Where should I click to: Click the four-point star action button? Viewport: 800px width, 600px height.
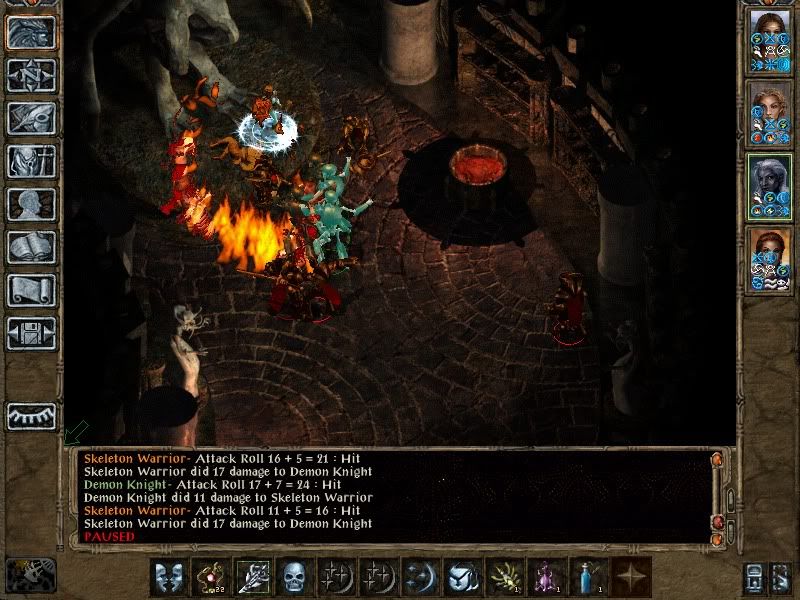[x=632, y=577]
